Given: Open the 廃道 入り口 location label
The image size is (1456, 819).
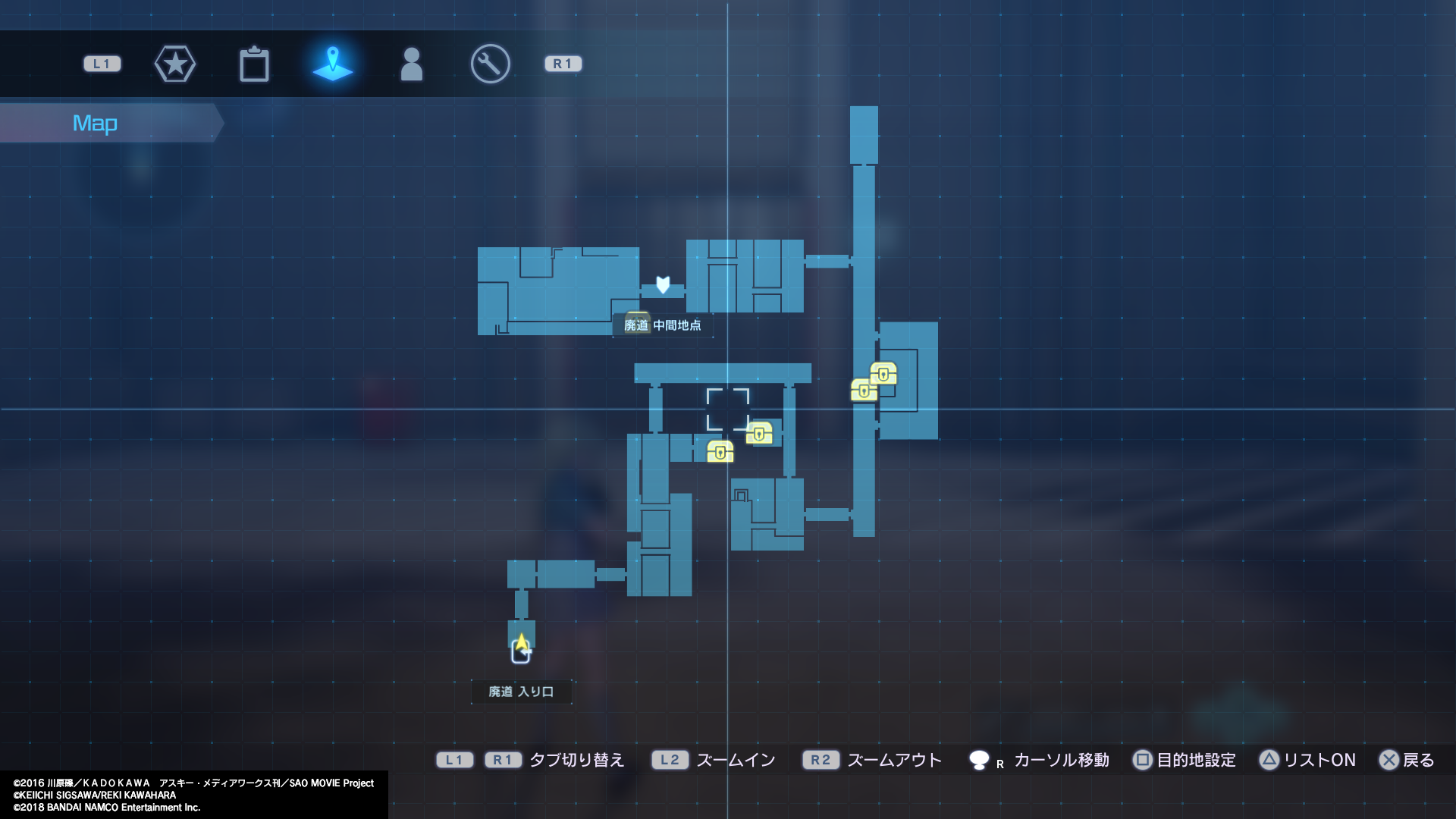Looking at the screenshot, I should coord(522,692).
